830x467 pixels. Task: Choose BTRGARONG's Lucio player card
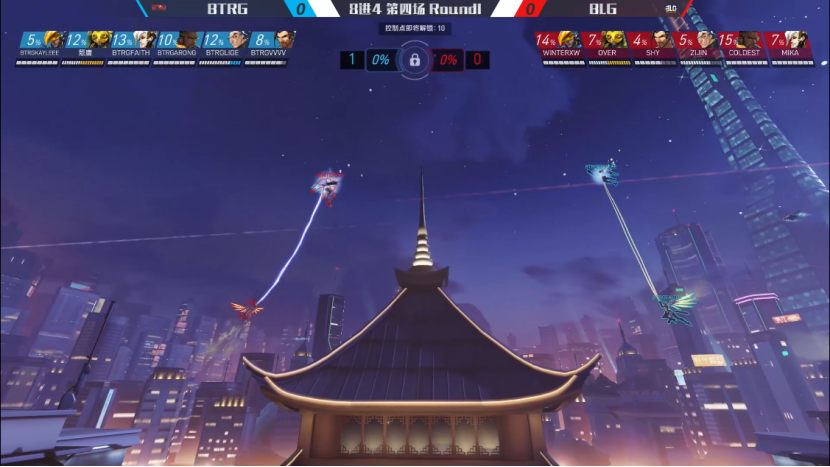point(179,47)
